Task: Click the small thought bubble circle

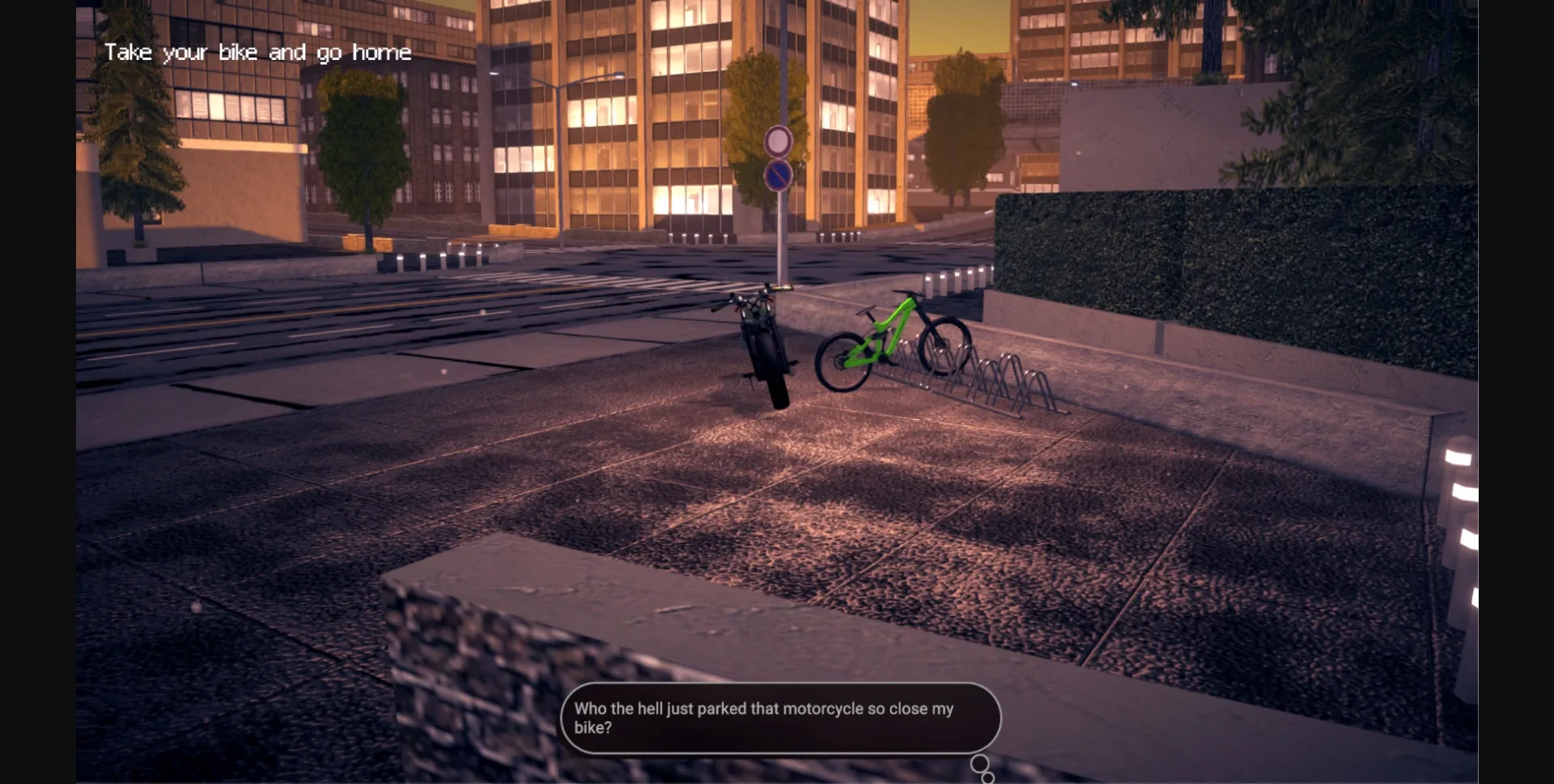Action: coord(987,777)
